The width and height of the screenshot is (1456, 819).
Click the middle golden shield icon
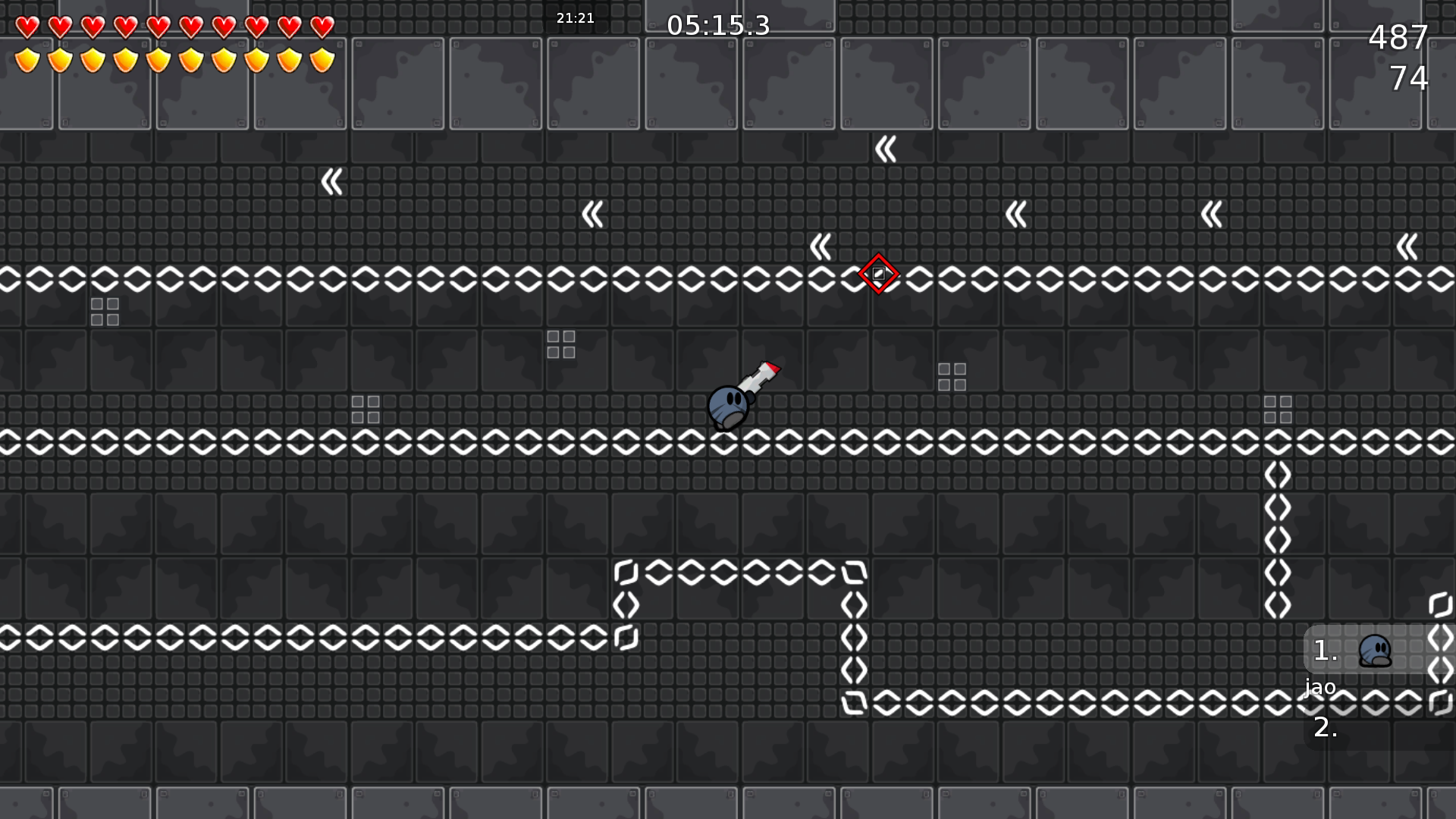point(158,60)
